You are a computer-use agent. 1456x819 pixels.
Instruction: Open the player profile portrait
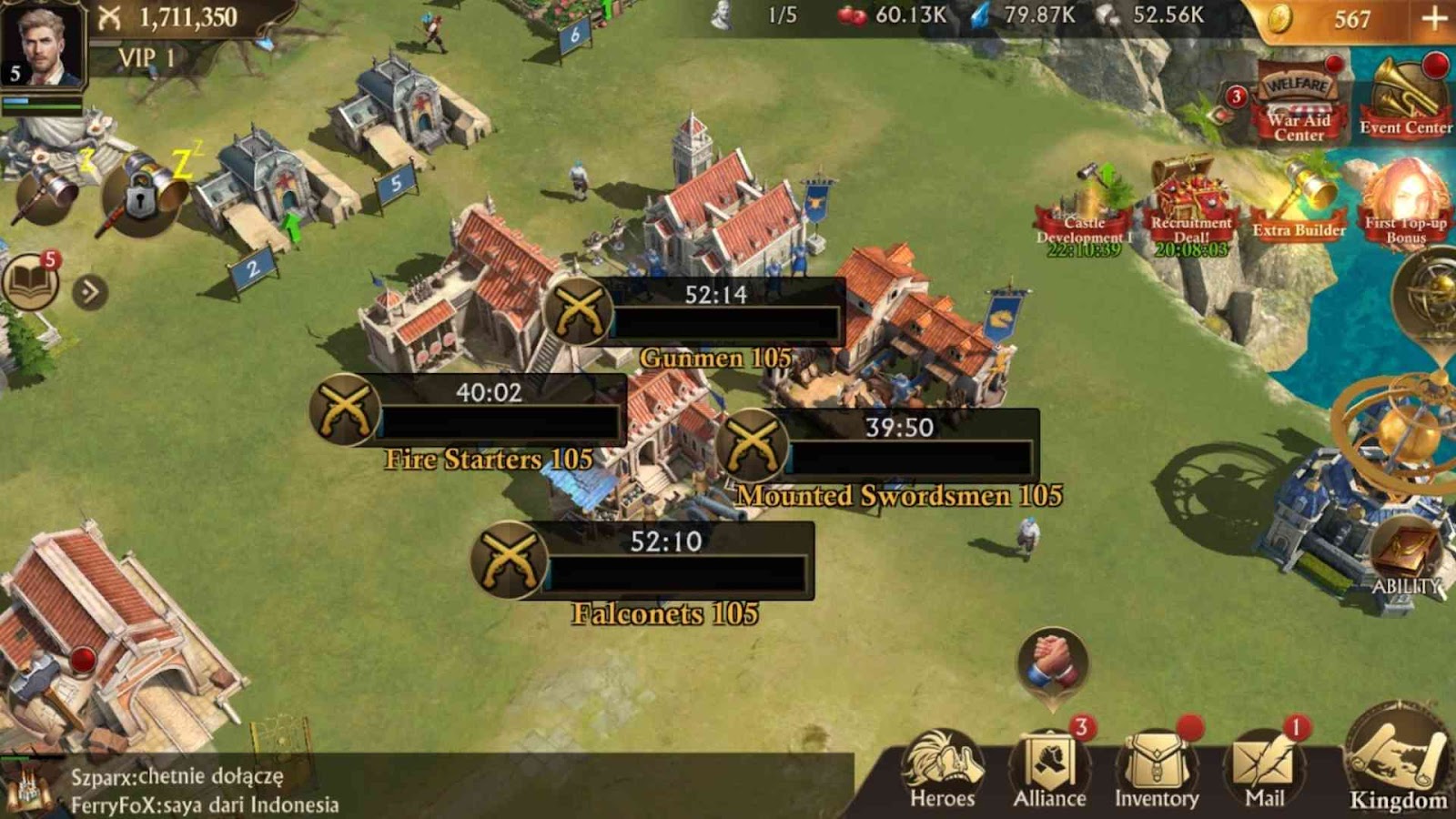42,44
